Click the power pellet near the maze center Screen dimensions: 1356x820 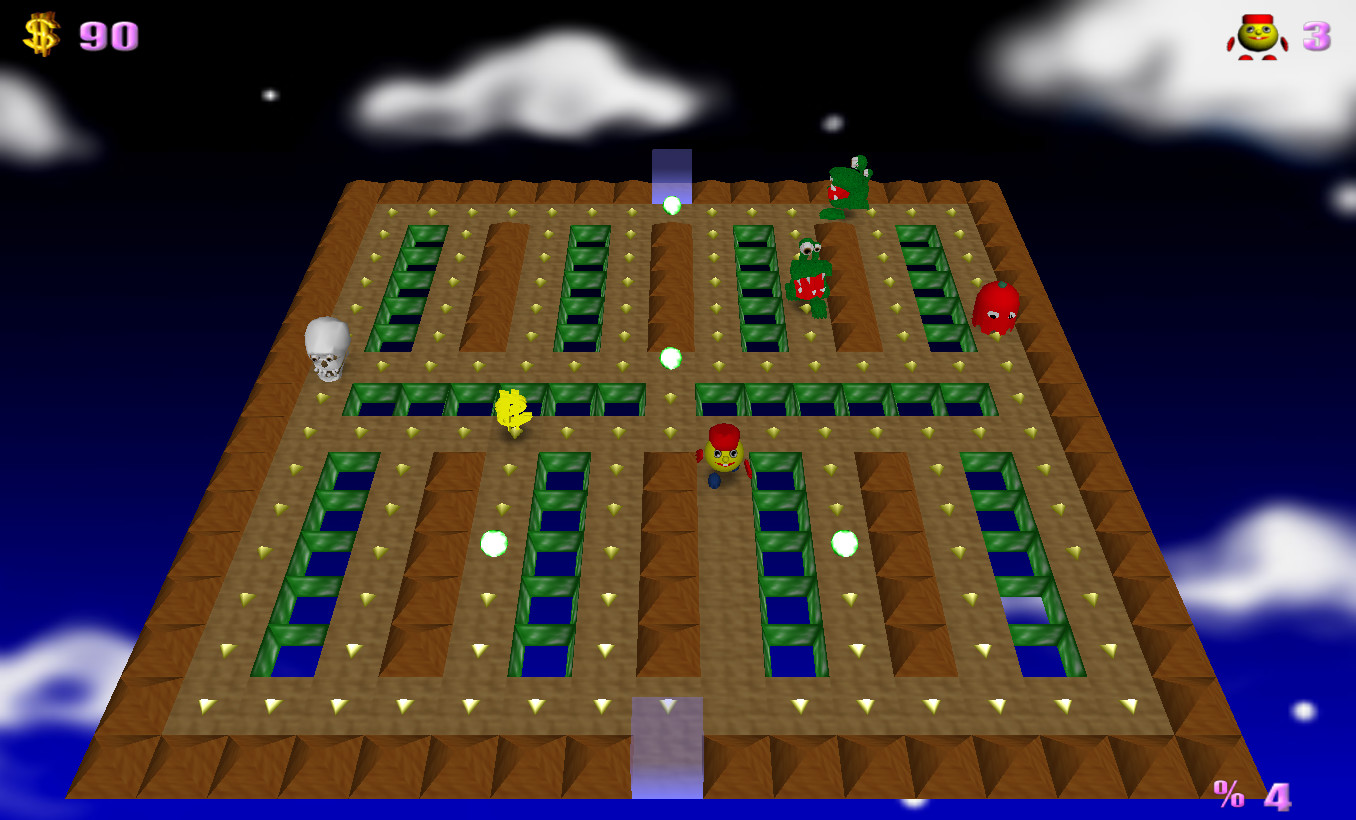click(670, 358)
